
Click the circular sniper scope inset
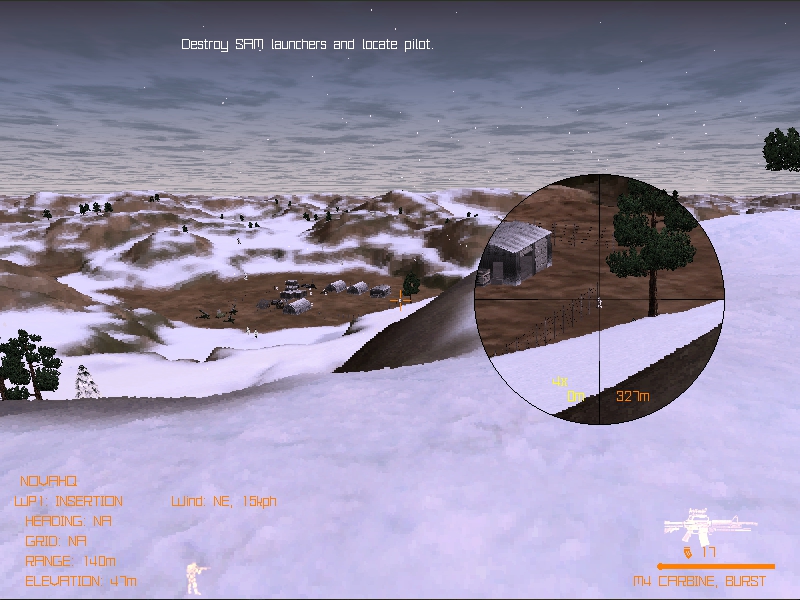599,296
